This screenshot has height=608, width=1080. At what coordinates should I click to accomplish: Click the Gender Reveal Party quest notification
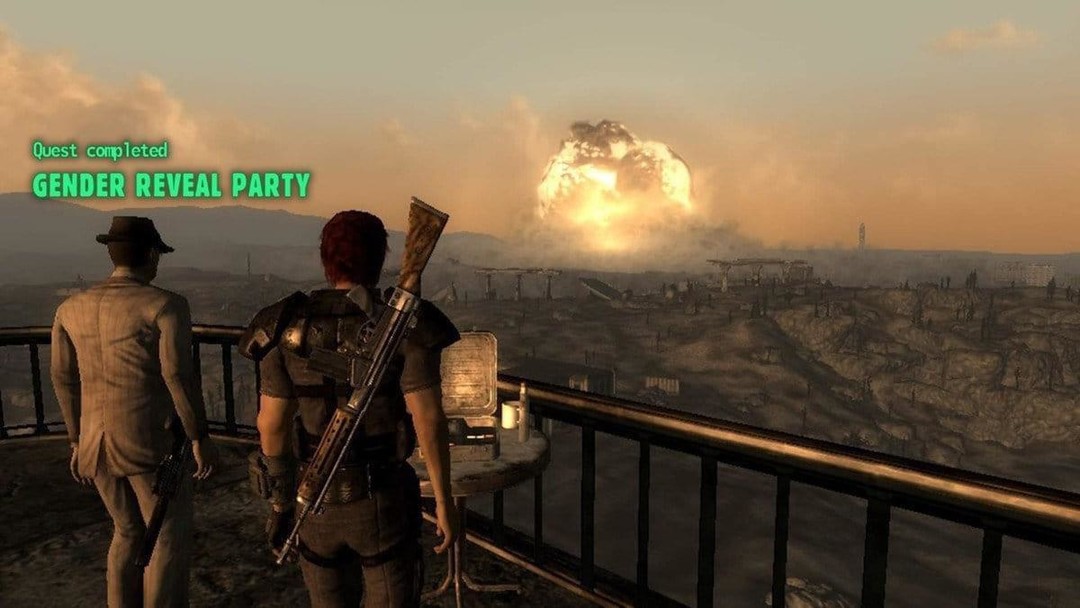(x=171, y=185)
